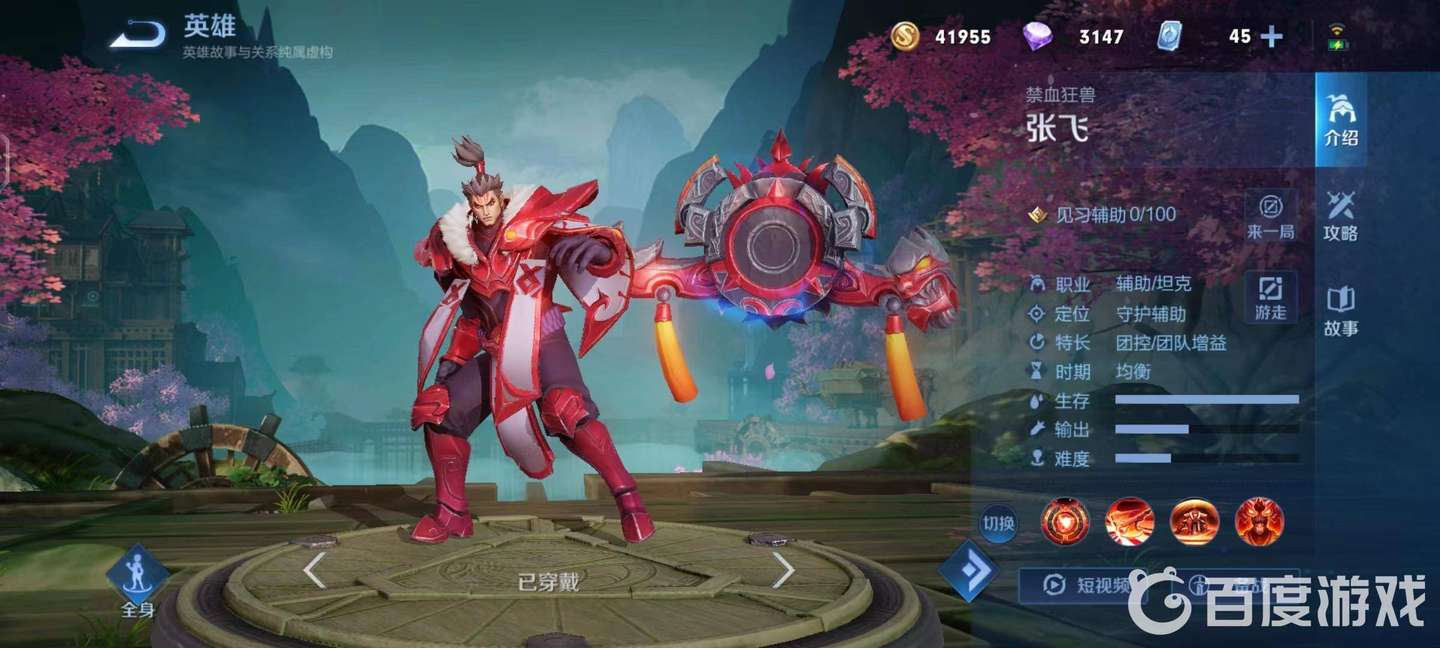The height and width of the screenshot is (648, 1440).
Task: View the red beast ultimate skill icon
Action: (x=1259, y=522)
